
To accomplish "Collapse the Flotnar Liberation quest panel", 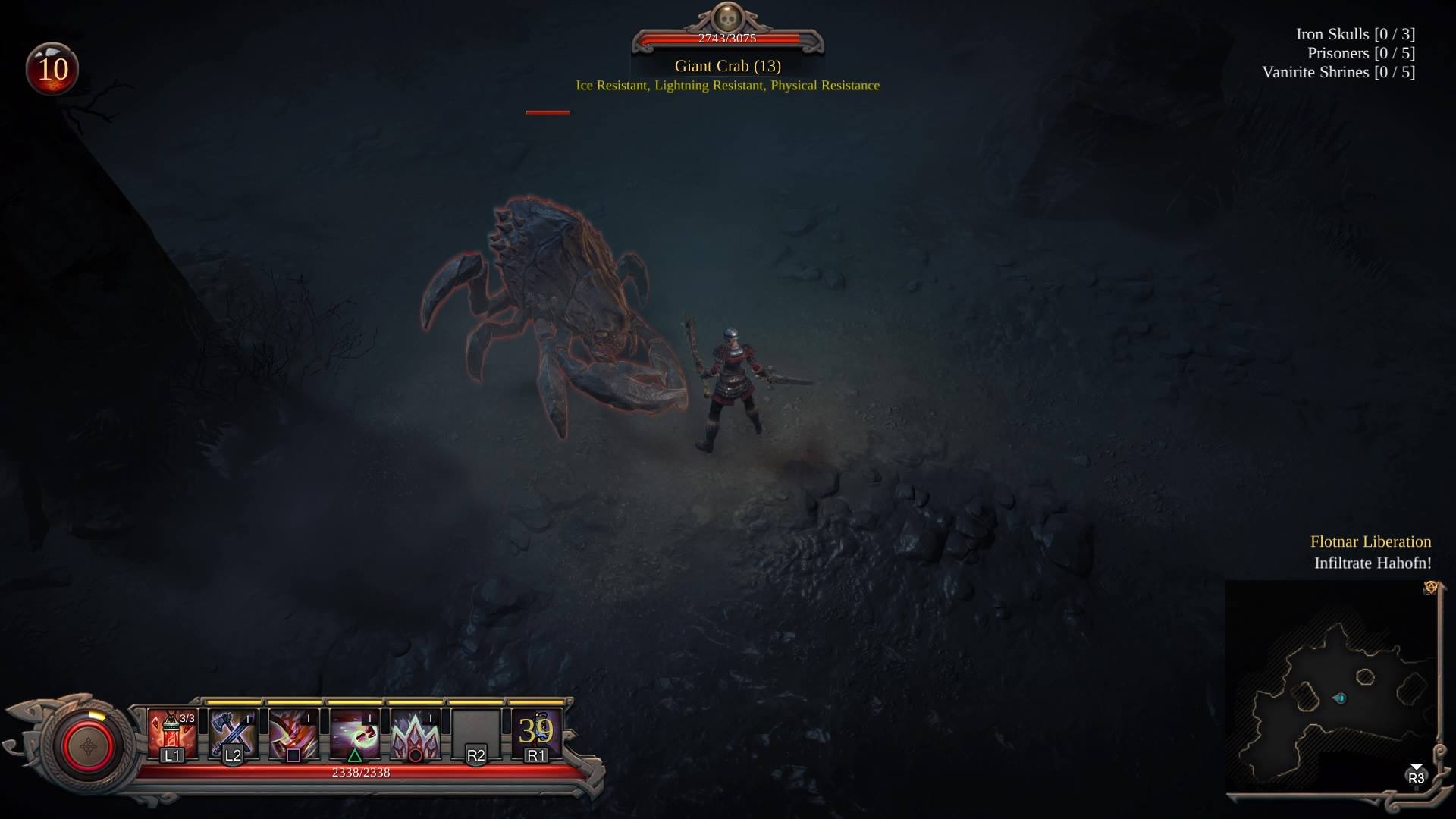I will coord(1371,541).
